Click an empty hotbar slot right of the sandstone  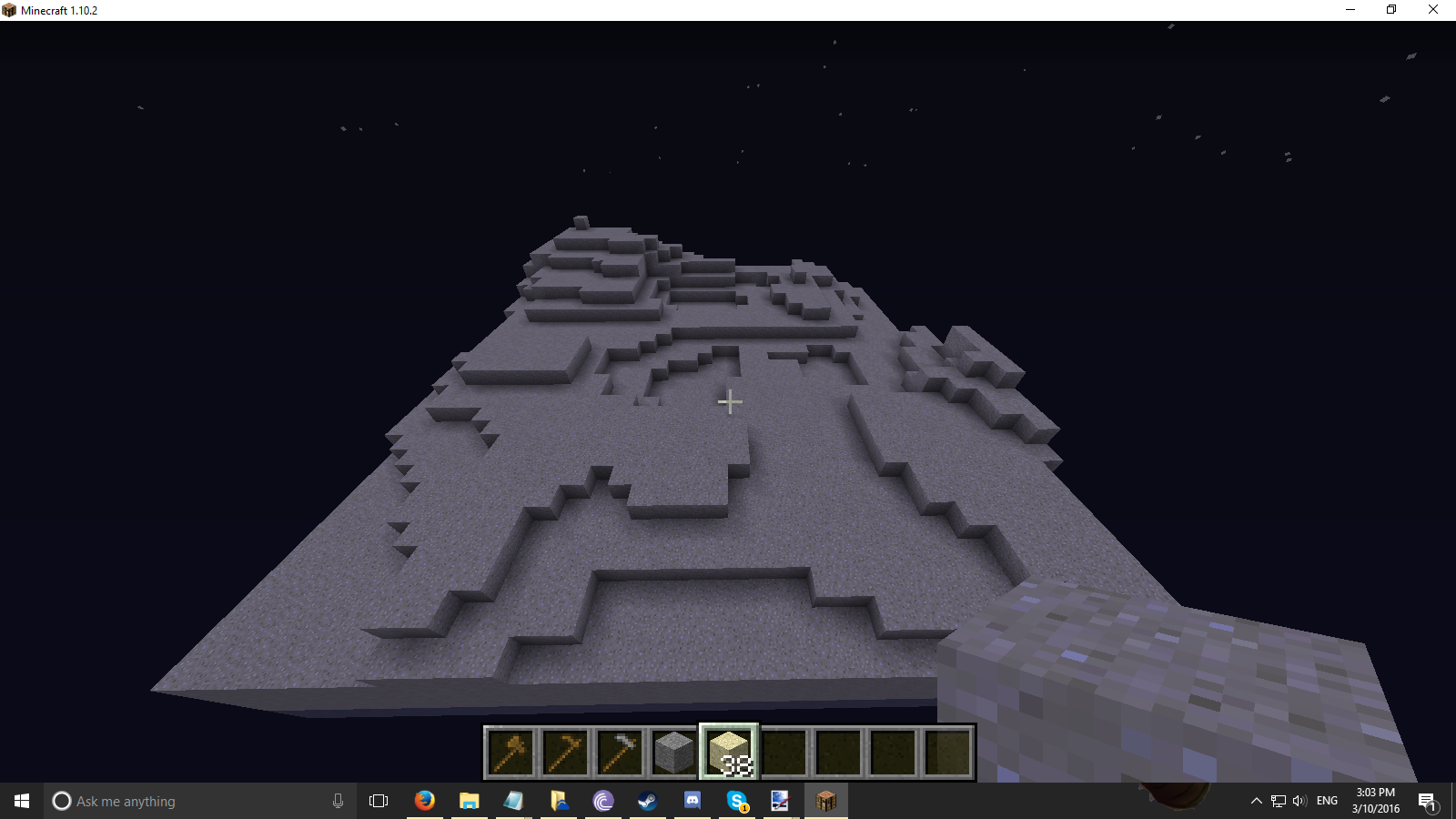click(784, 749)
